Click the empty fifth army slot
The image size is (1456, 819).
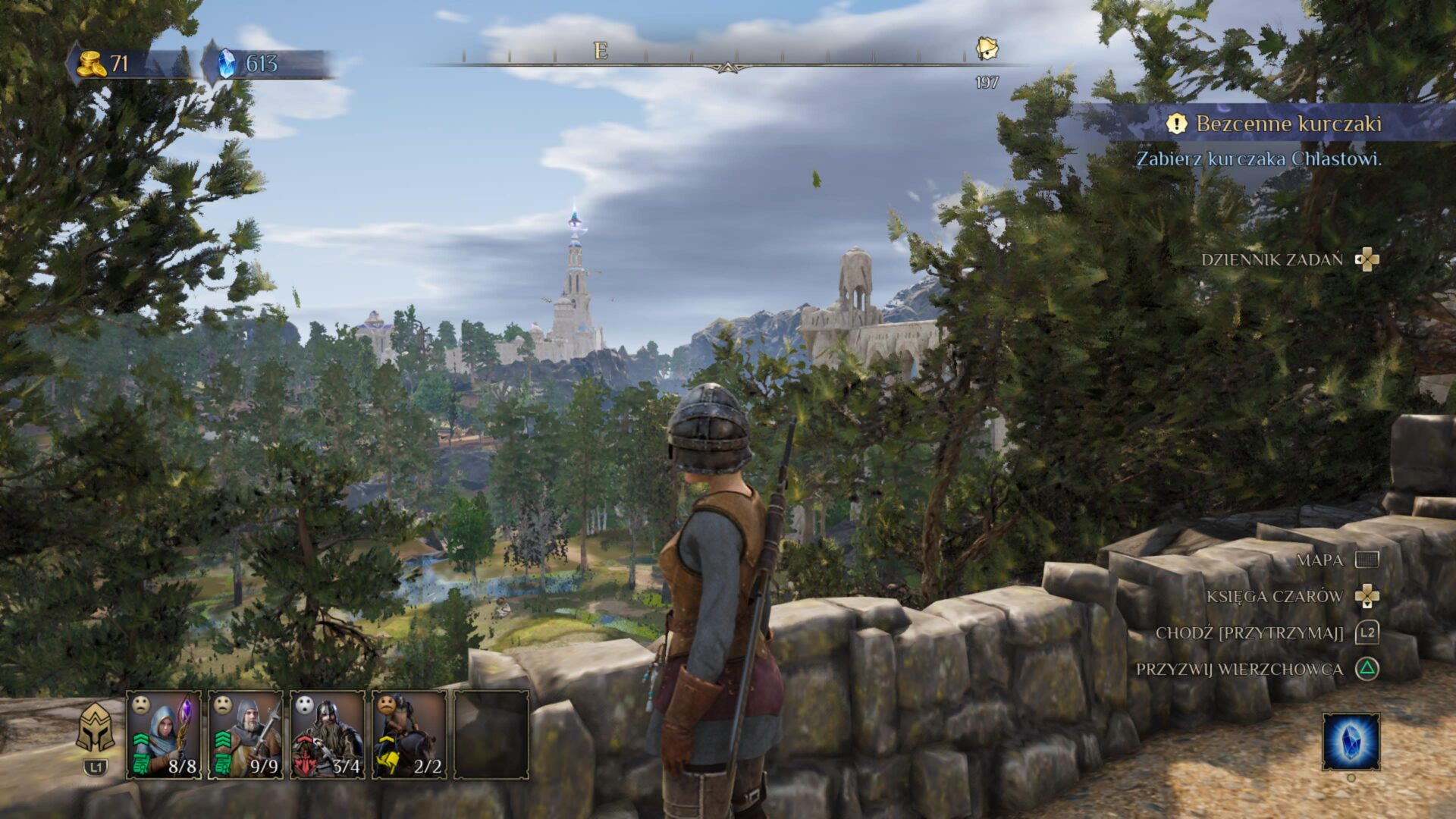click(x=491, y=734)
